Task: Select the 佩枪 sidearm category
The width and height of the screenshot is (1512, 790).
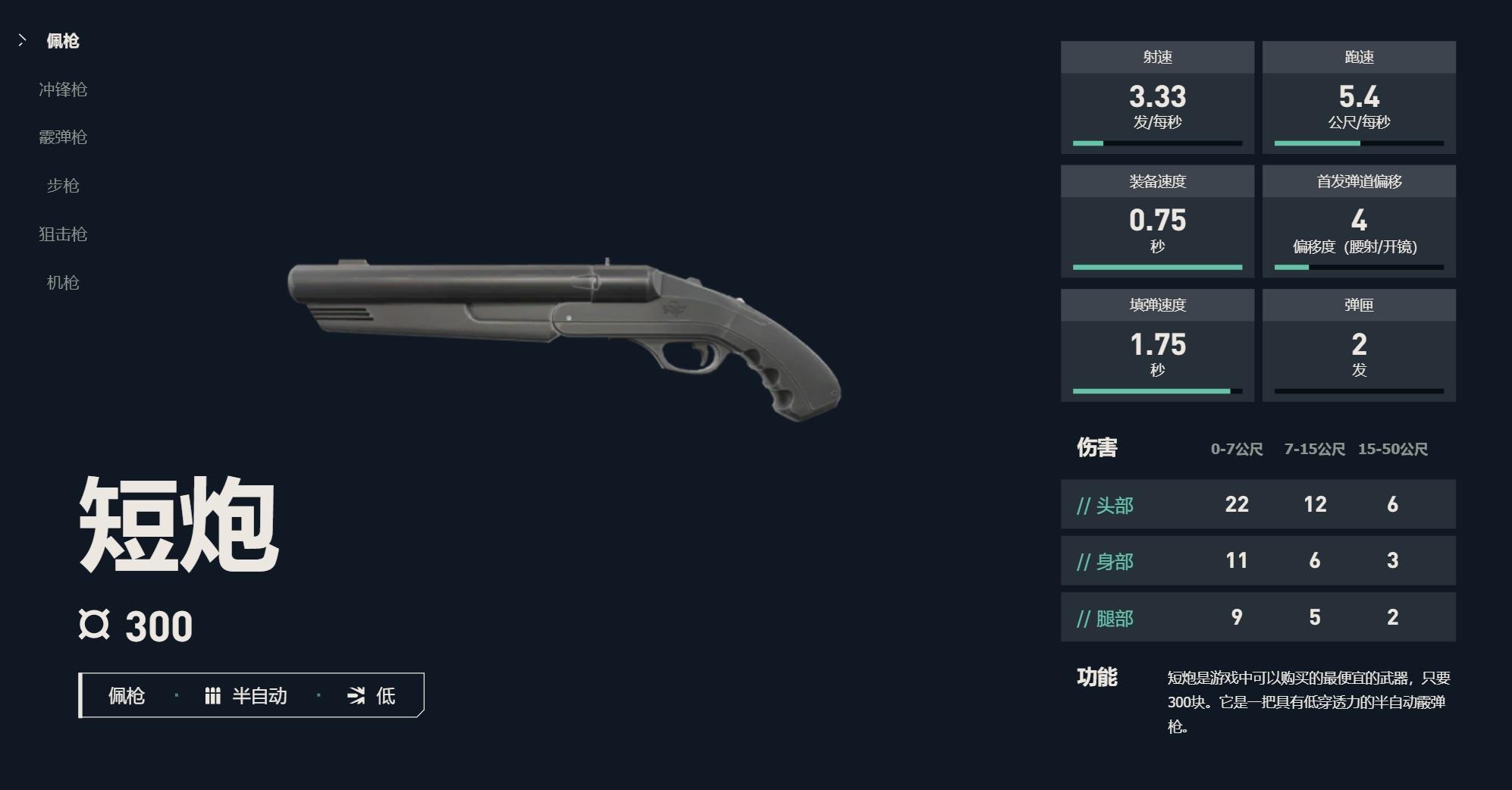Action: [x=63, y=41]
